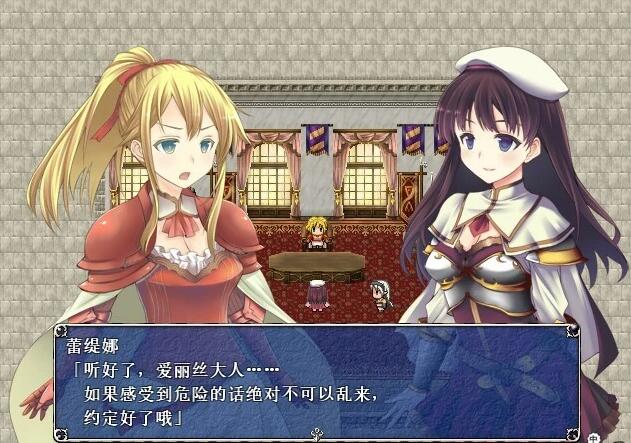Click the dialogue box to advance Leticia's text
Screen dimensions: 631x443
pyautogui.click(x=316, y=380)
